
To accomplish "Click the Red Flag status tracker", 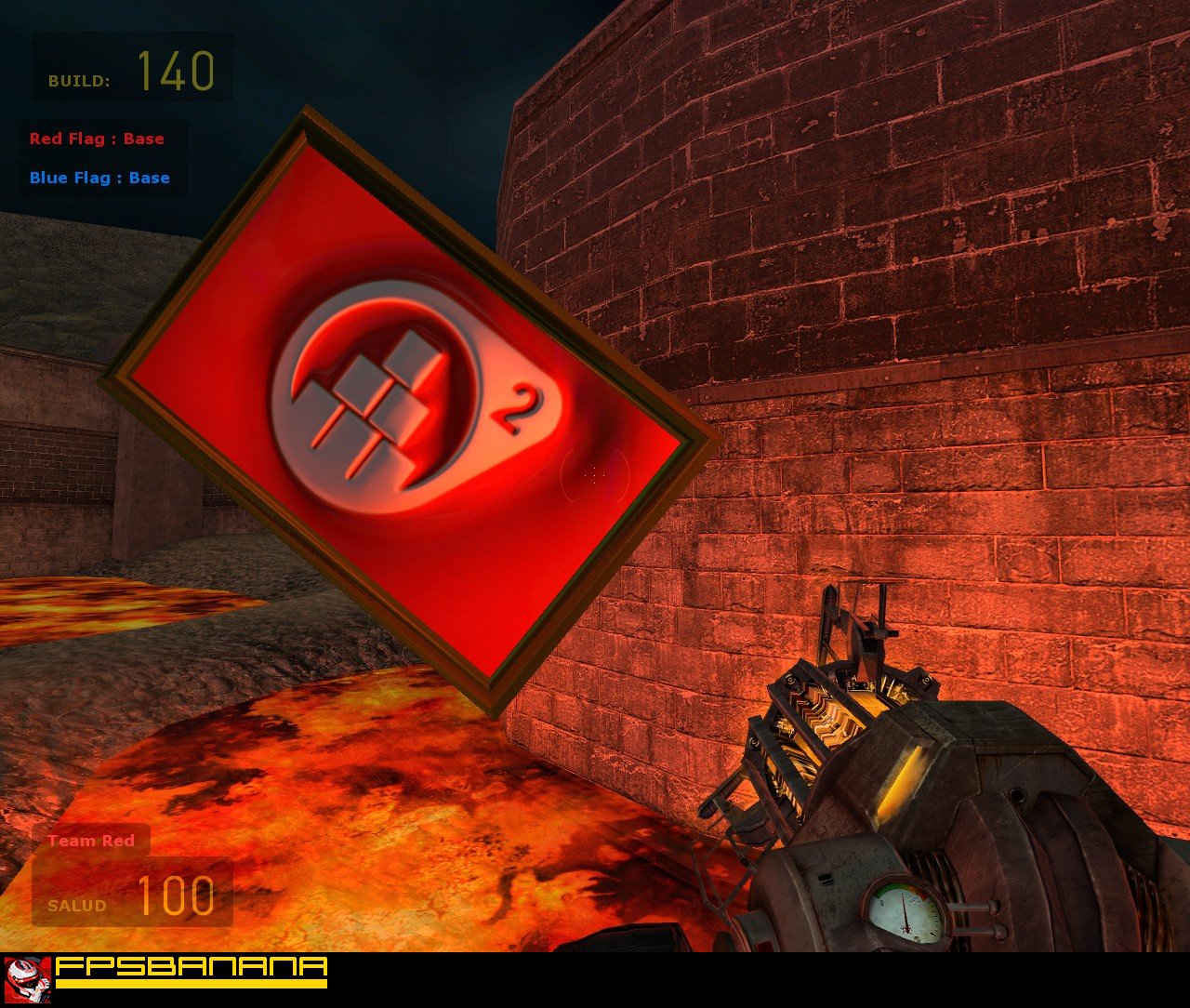I will point(97,139).
